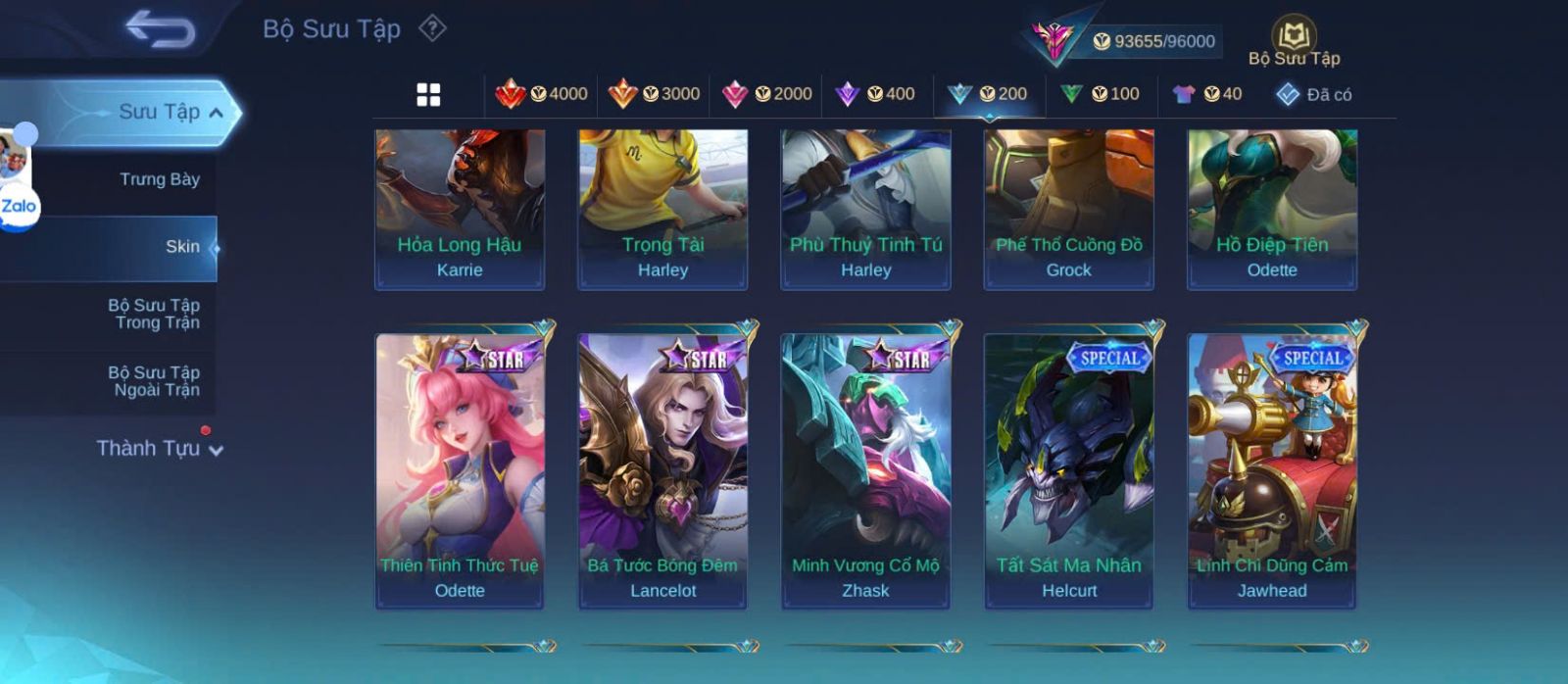Choose the 2000 point tier filter

tap(766, 94)
